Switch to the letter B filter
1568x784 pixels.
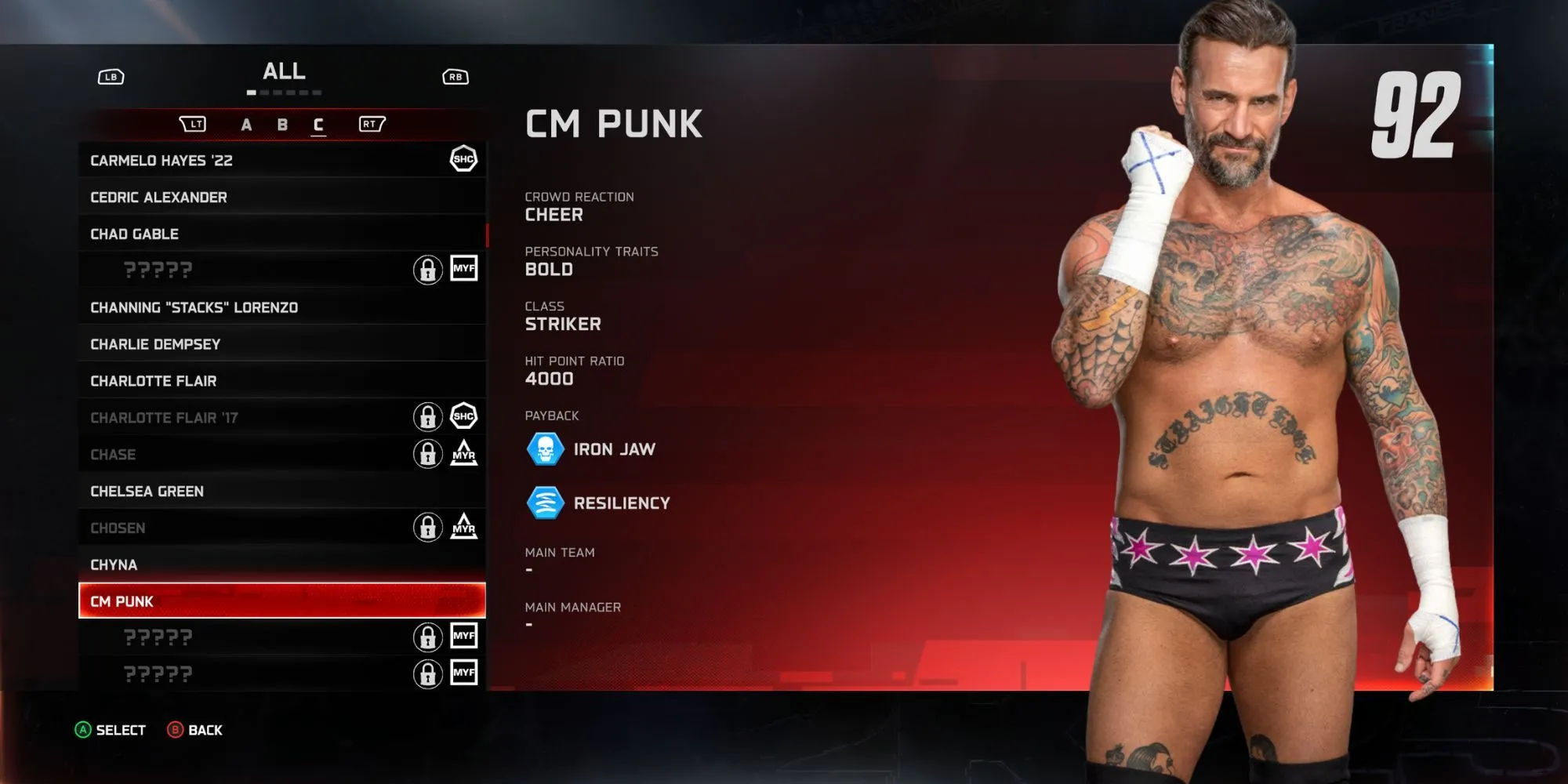[282, 125]
